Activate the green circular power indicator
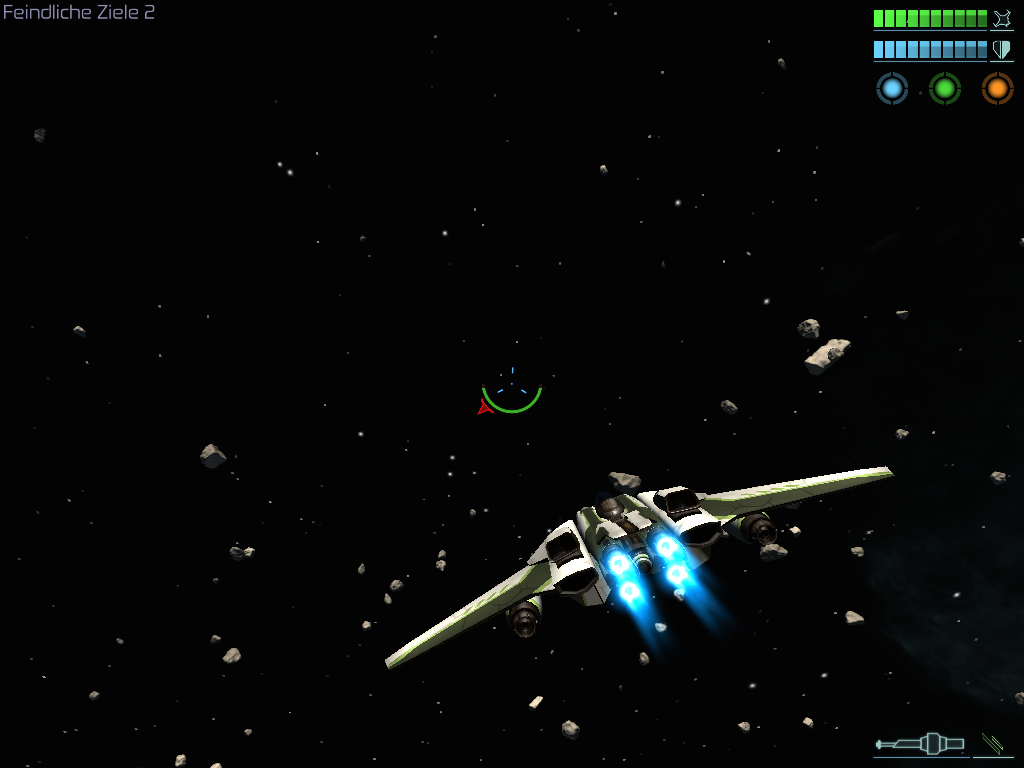 pyautogui.click(x=945, y=89)
